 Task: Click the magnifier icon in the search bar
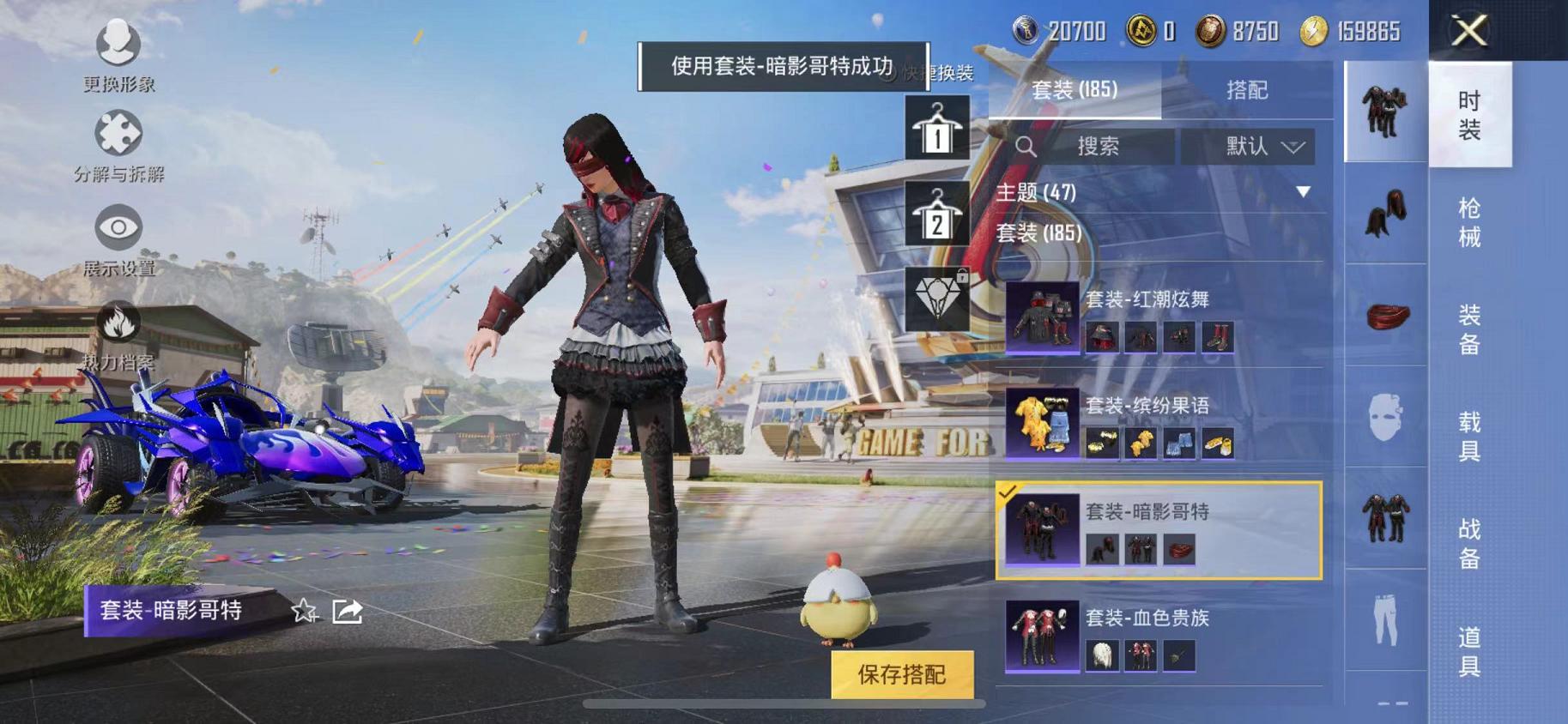tap(1026, 146)
